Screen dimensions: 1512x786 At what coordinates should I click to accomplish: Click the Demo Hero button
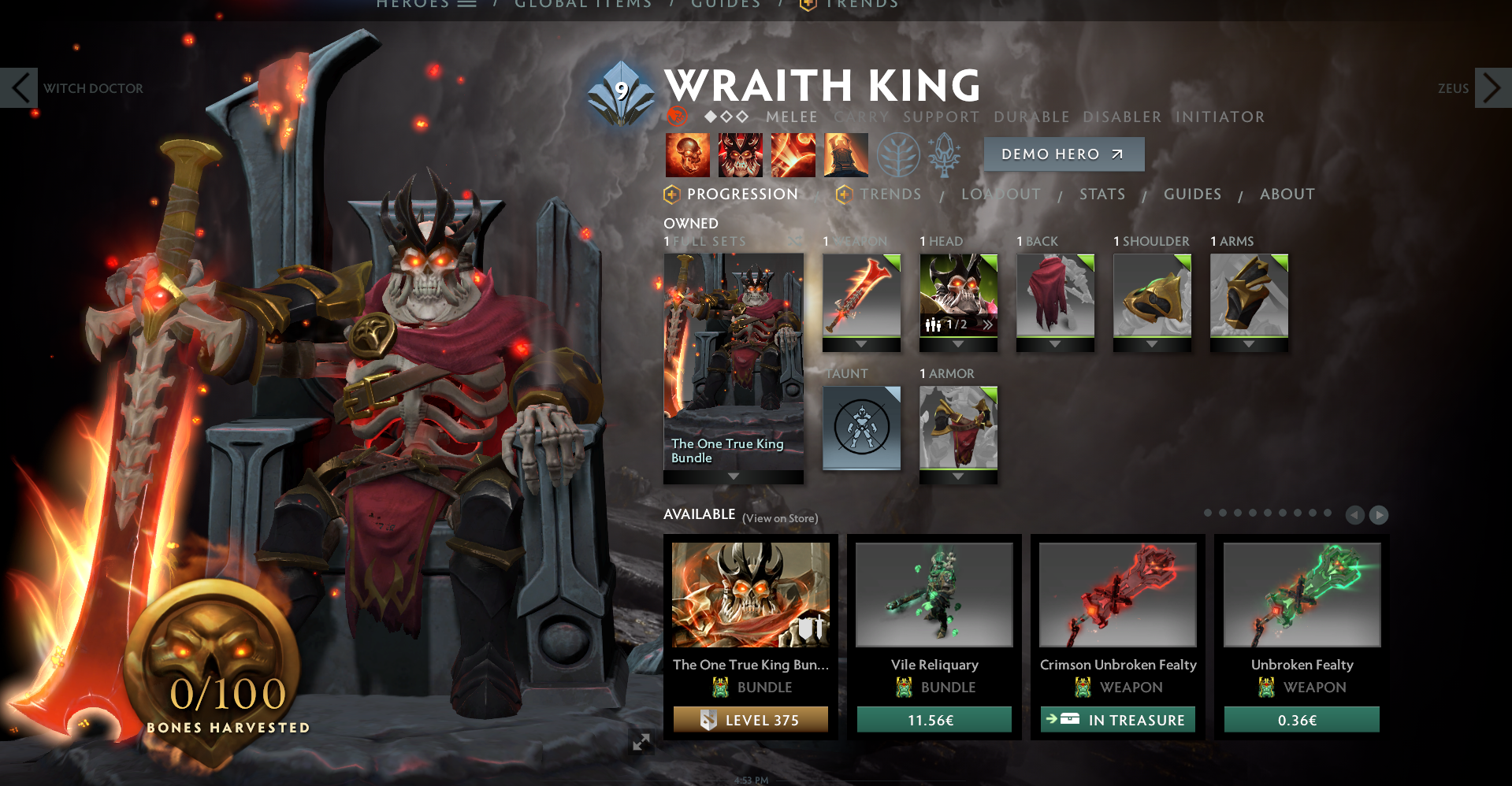pyautogui.click(x=1064, y=154)
